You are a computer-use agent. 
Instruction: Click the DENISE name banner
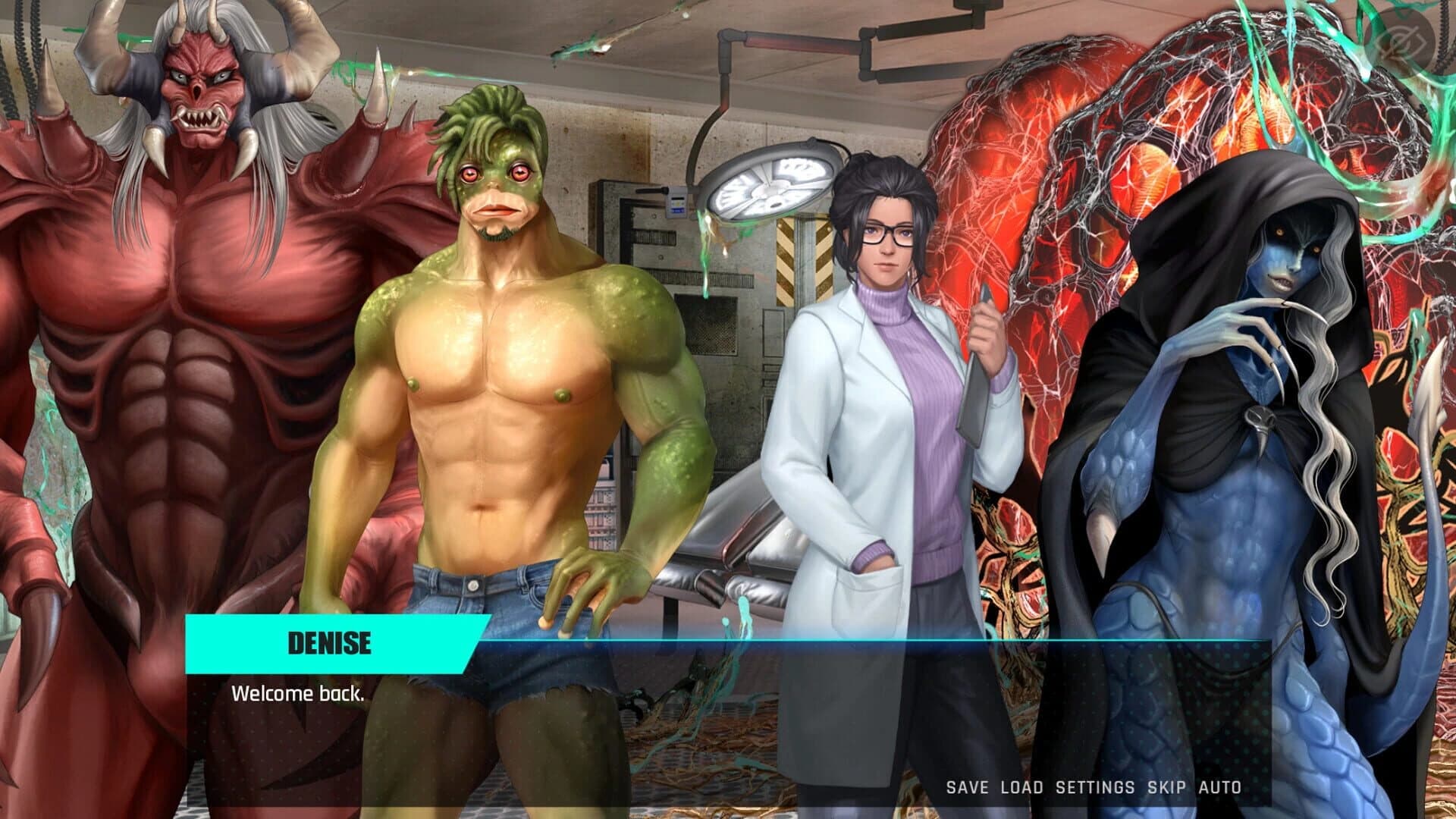point(328,645)
